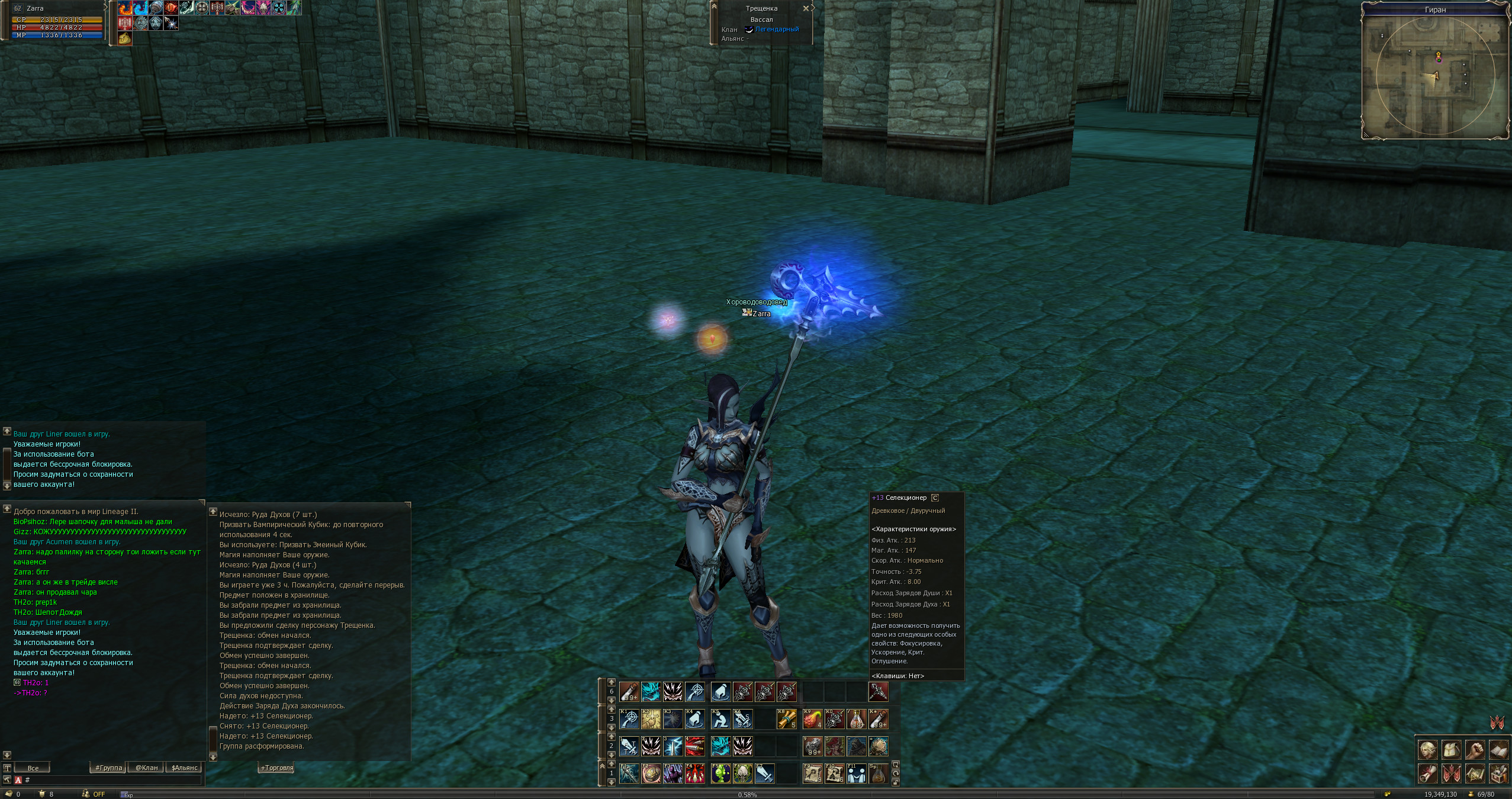Focus the chat message input field

[x=112, y=780]
